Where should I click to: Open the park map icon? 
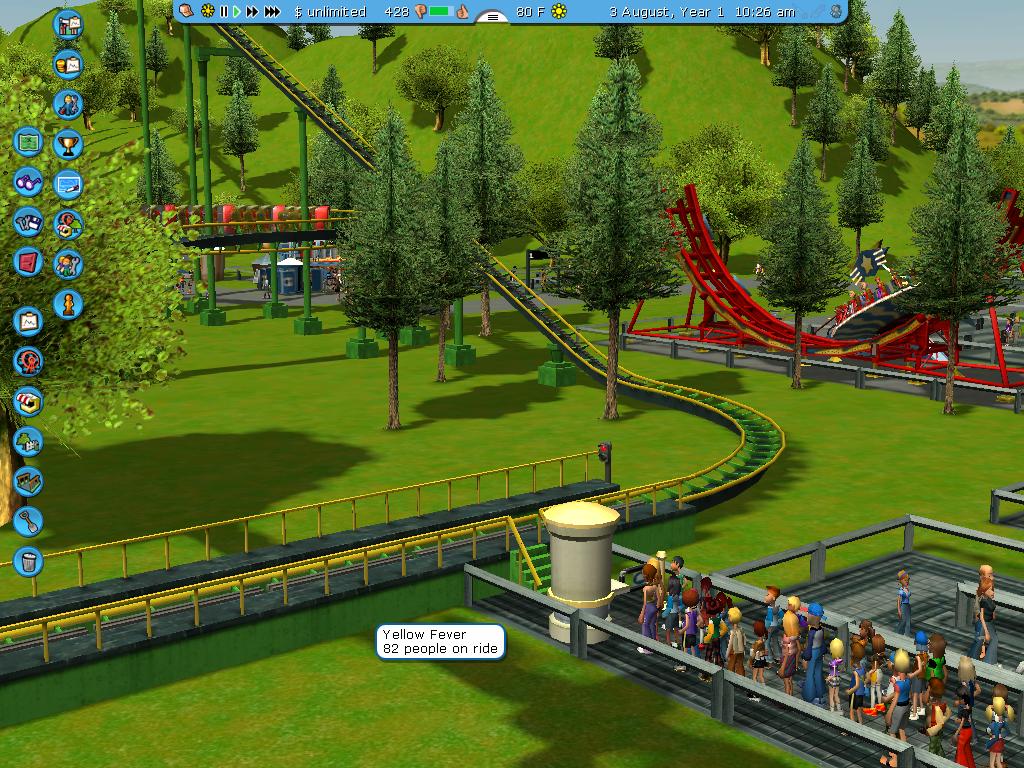pyautogui.click(x=28, y=141)
